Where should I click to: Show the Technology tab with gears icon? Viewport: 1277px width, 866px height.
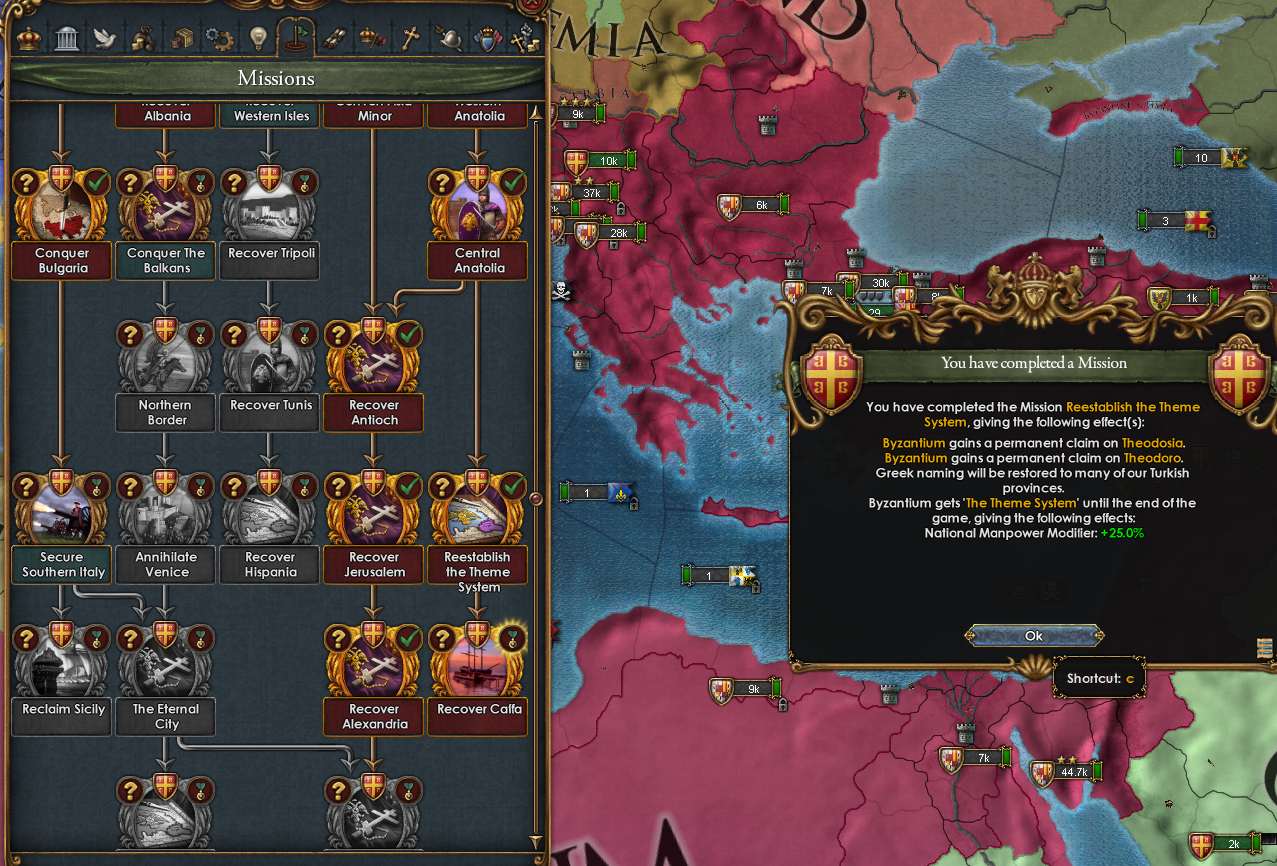click(219, 39)
